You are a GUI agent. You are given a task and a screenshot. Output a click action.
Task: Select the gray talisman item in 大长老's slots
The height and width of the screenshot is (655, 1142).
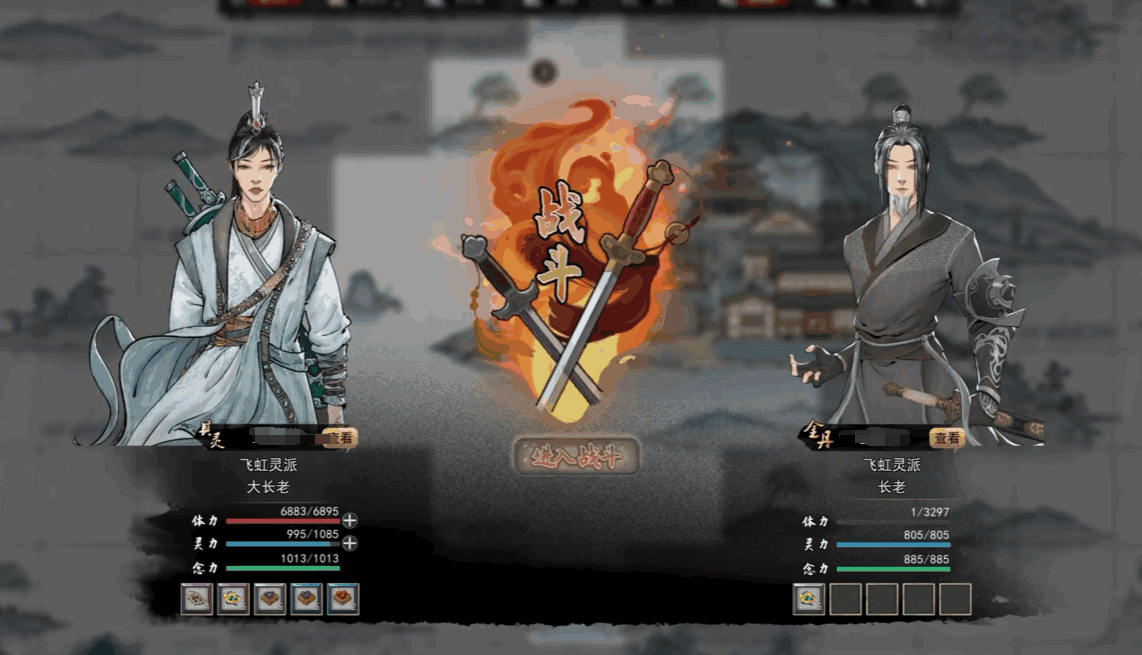pos(197,599)
